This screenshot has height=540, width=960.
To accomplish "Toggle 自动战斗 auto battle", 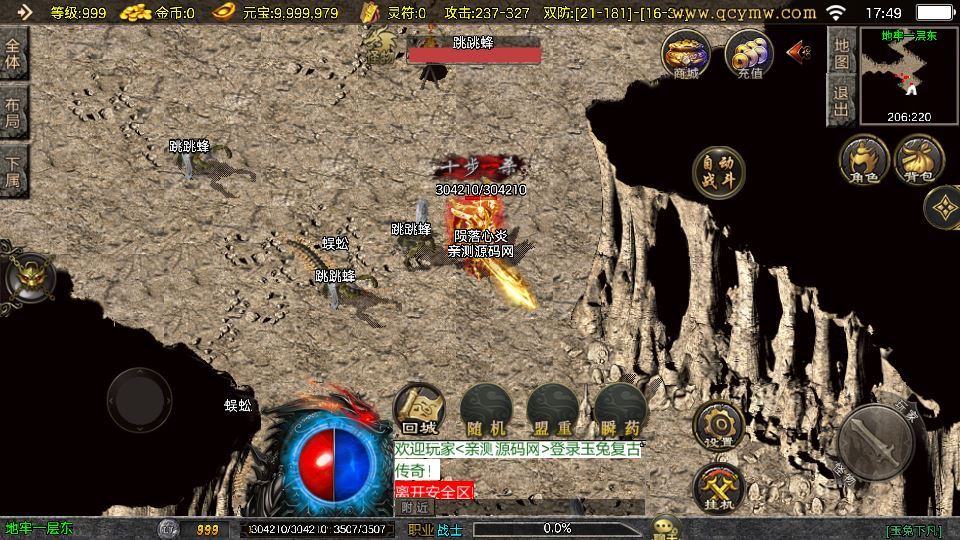I will coord(719,171).
